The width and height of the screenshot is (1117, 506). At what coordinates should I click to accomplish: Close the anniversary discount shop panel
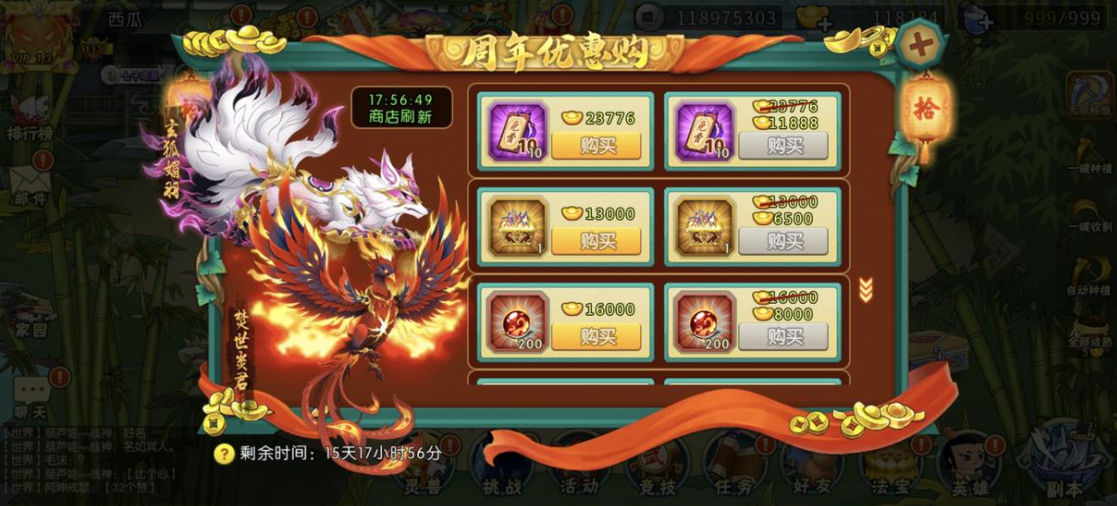(x=916, y=43)
